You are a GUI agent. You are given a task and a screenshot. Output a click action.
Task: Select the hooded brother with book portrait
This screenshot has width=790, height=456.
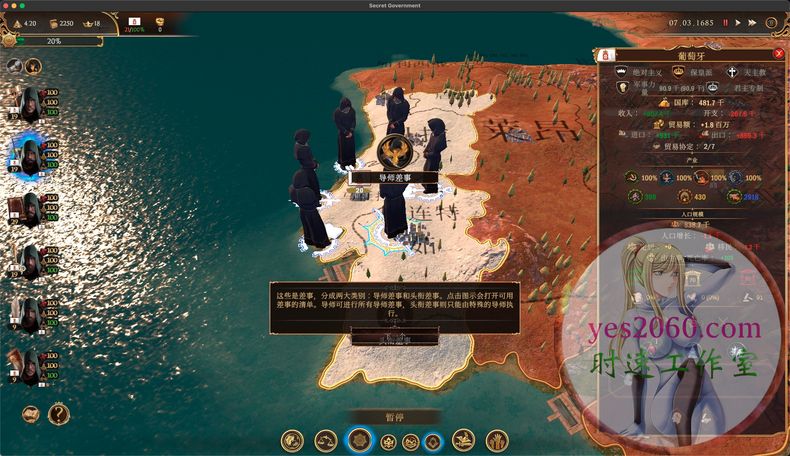28,209
